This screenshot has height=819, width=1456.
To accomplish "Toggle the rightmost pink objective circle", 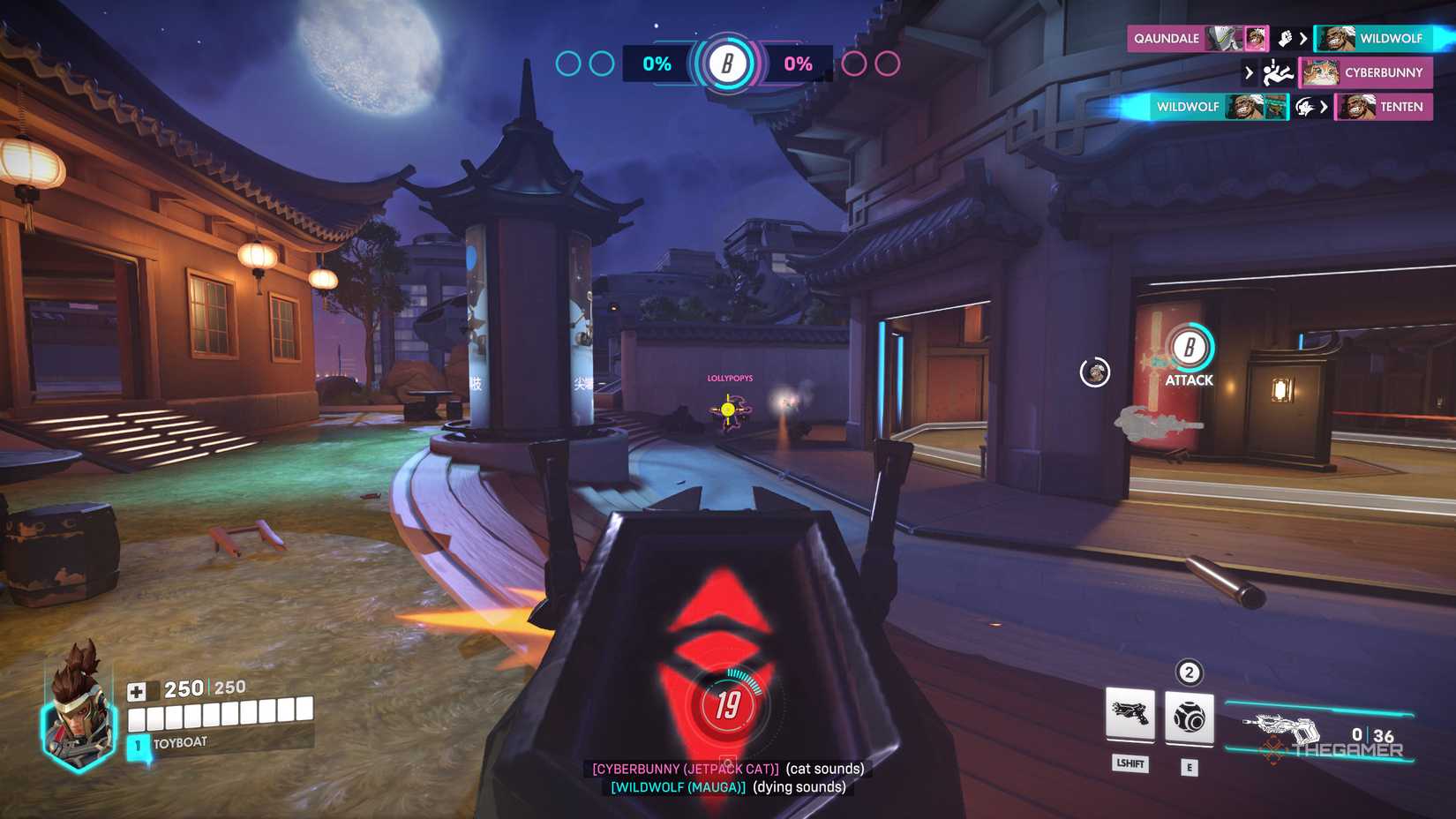I will [x=886, y=63].
